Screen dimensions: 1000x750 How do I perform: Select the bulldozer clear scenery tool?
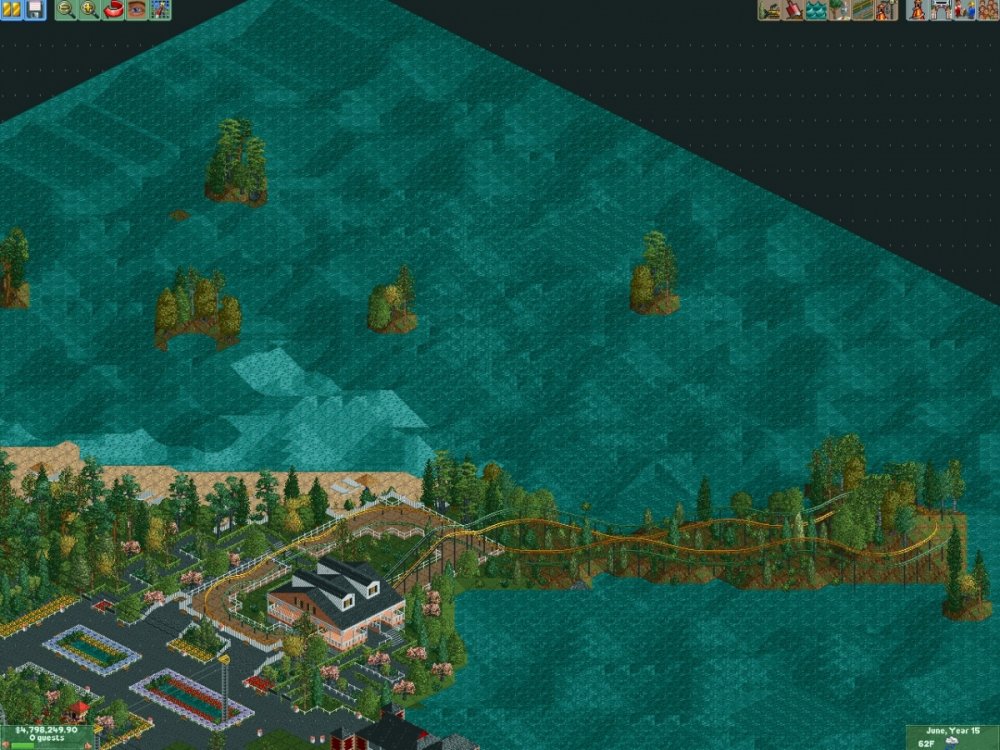click(770, 10)
